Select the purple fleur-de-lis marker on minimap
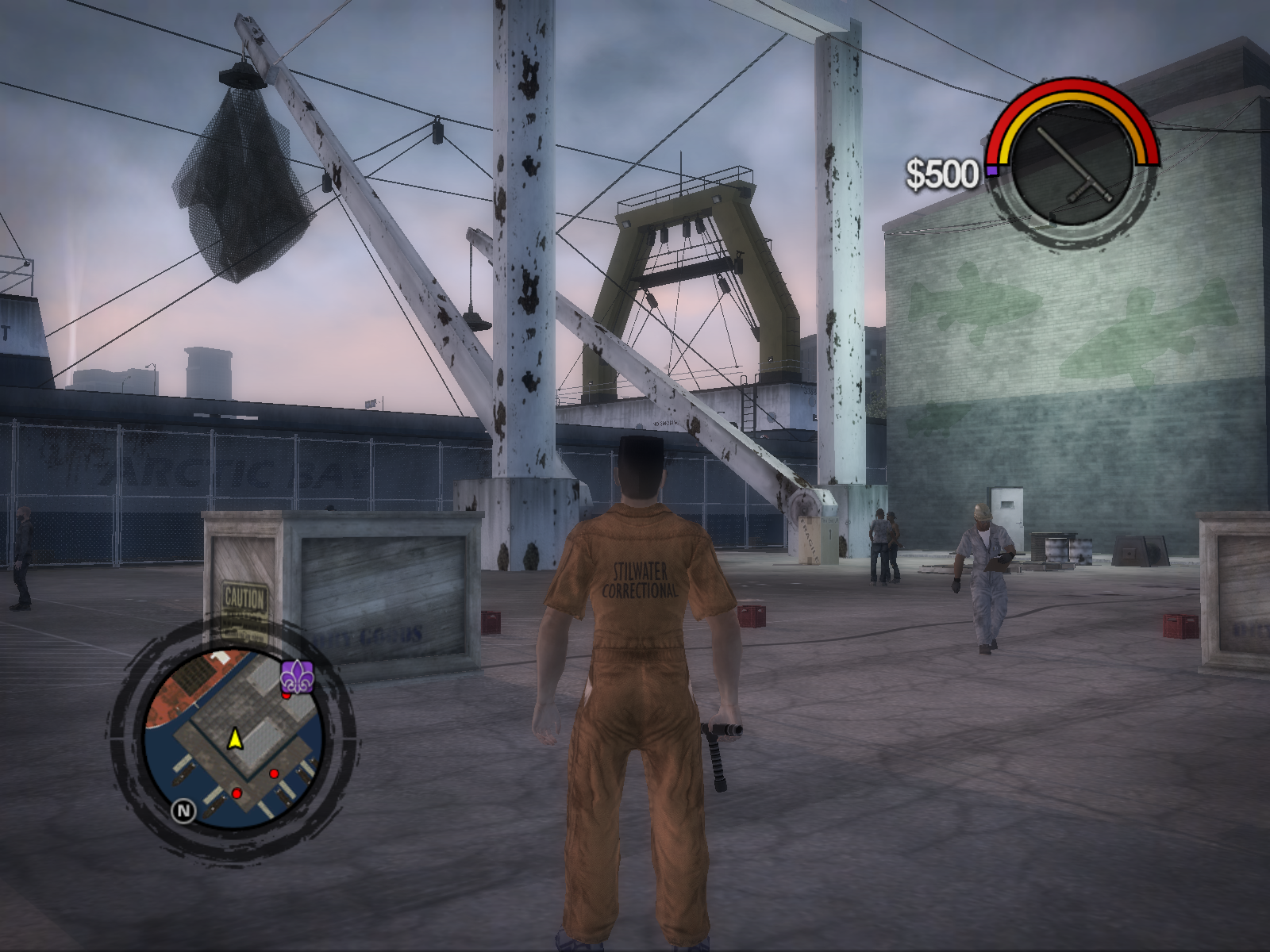 tap(298, 676)
